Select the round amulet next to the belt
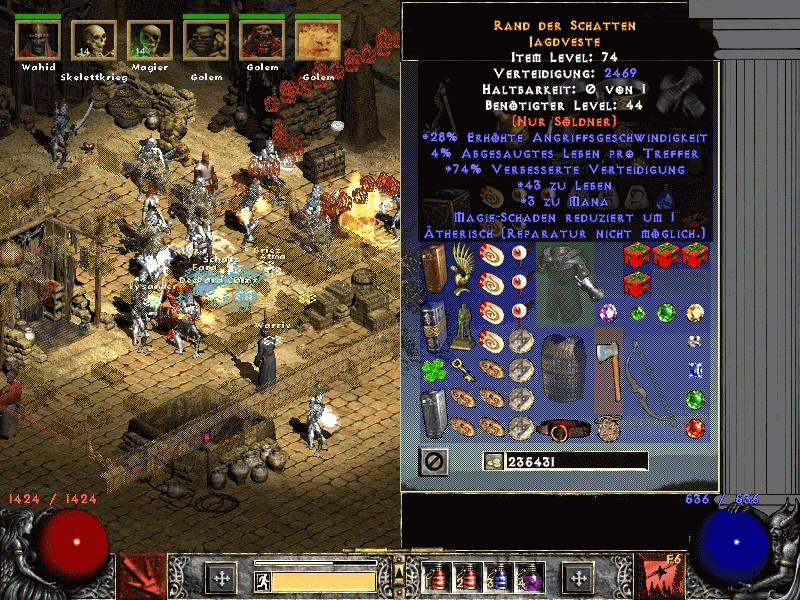Viewport: 800px width, 600px height. pos(608,429)
